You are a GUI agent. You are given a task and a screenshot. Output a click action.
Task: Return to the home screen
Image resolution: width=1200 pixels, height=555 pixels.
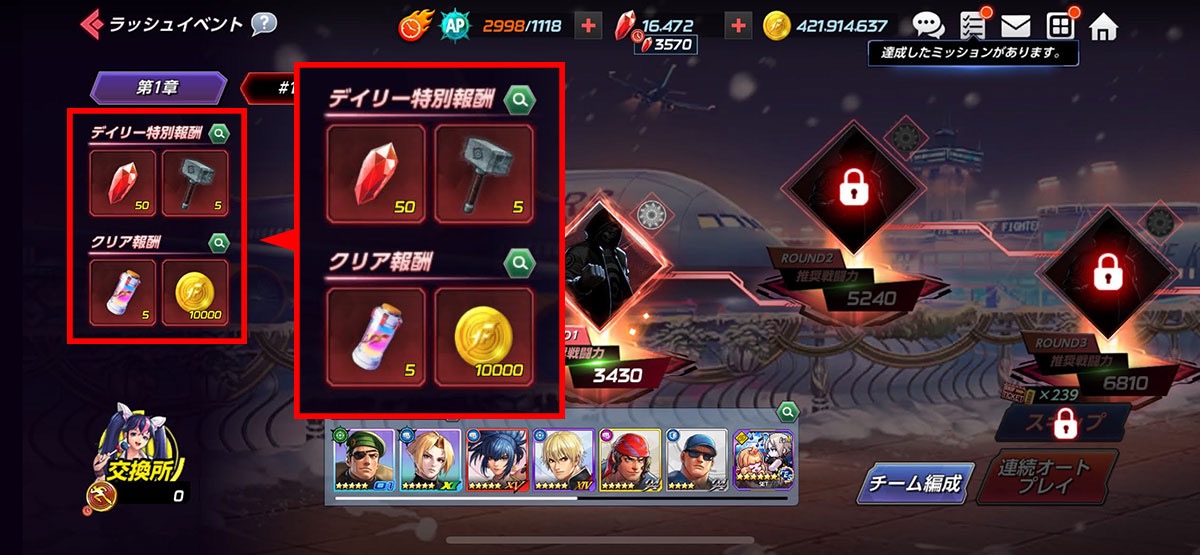coord(1103,26)
